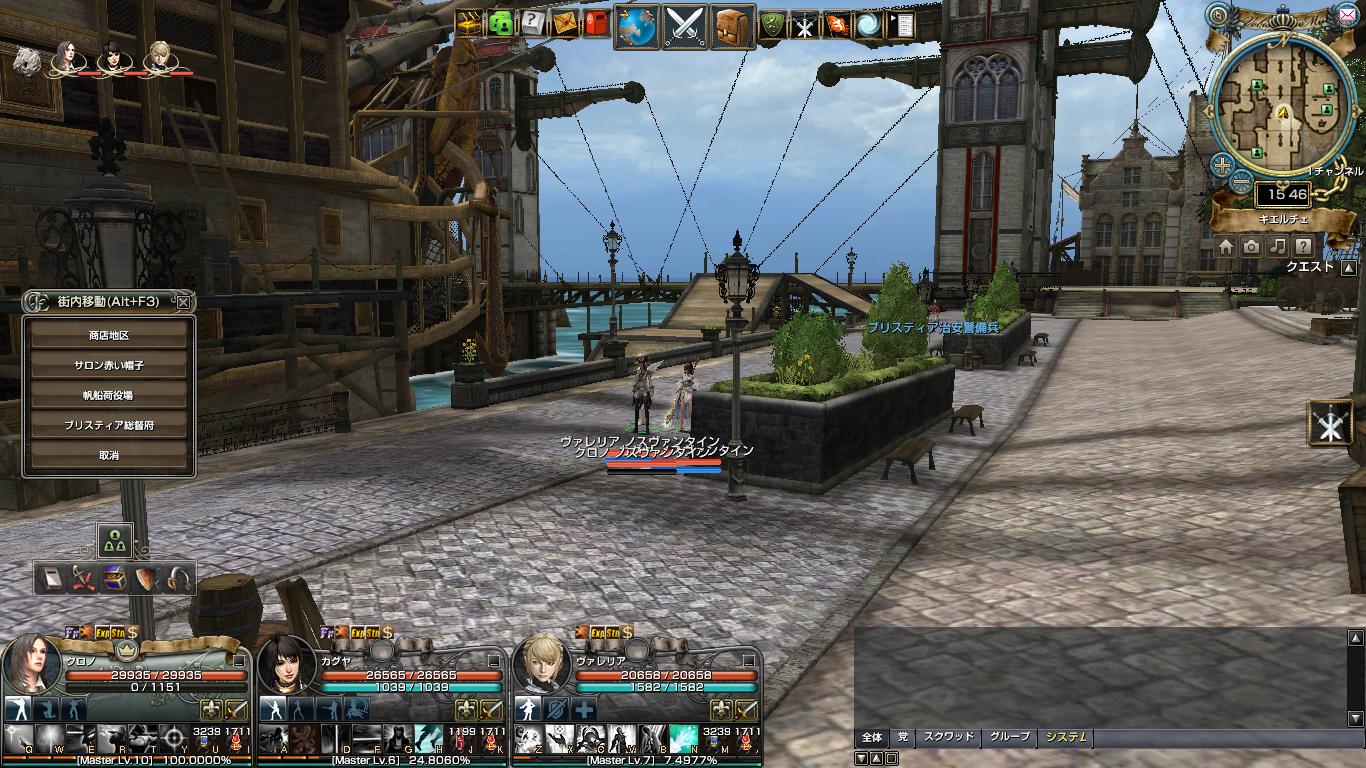The image size is (1366, 768).
Task: Open the crossed swords menu in top toolbar
Action: coord(686,25)
